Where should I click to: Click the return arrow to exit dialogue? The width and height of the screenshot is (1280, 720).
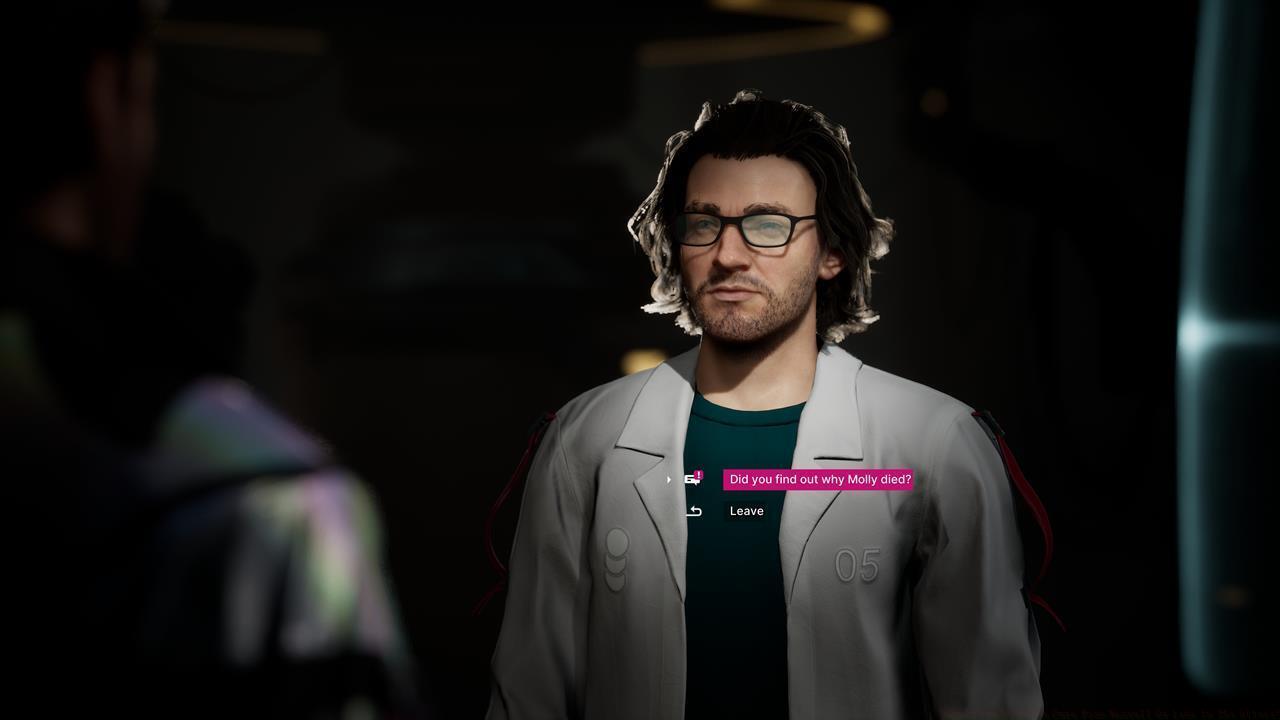pyautogui.click(x=693, y=511)
